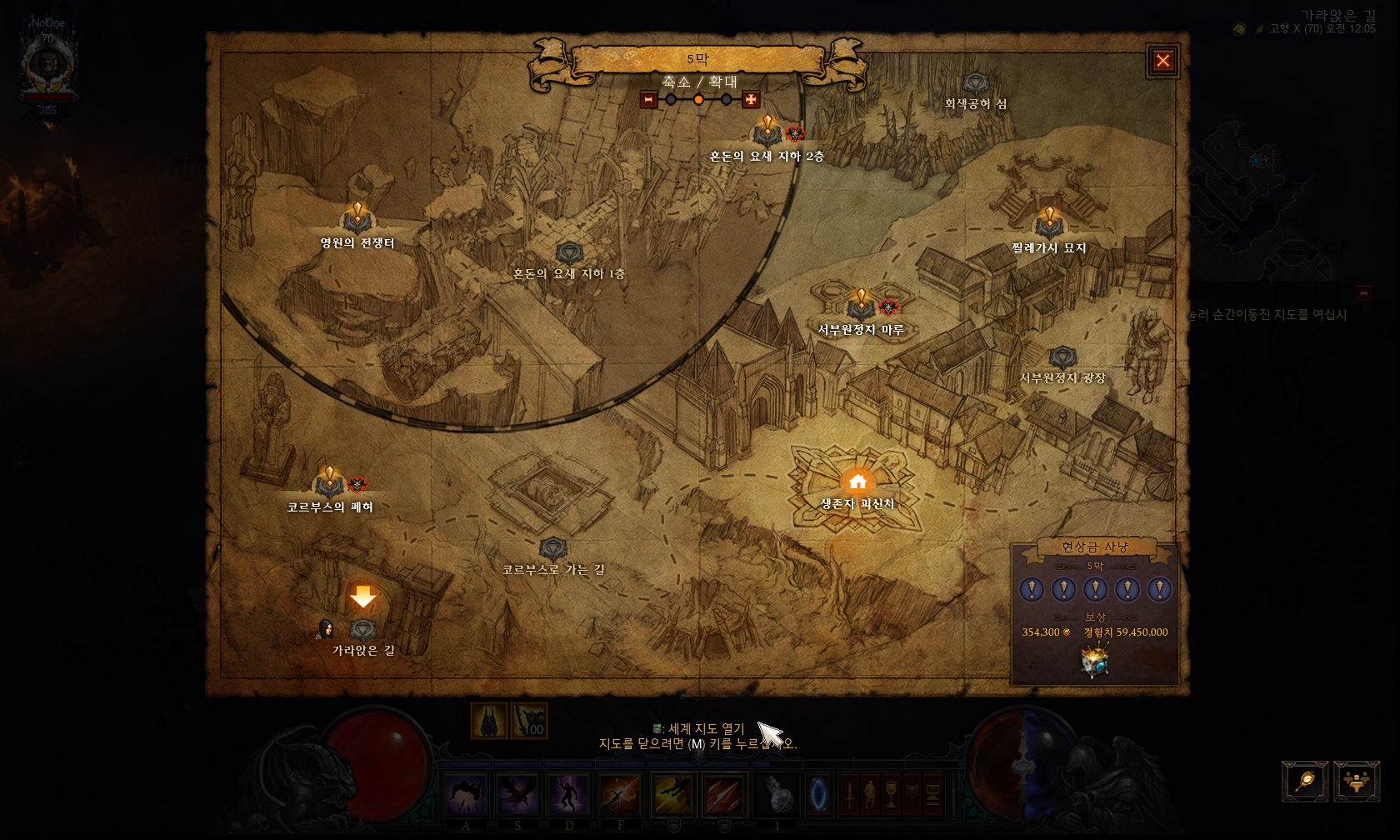Viewport: 1400px width, 840px height.
Task: Travel to 생존자 피신처 town waypoint
Action: pos(857,483)
